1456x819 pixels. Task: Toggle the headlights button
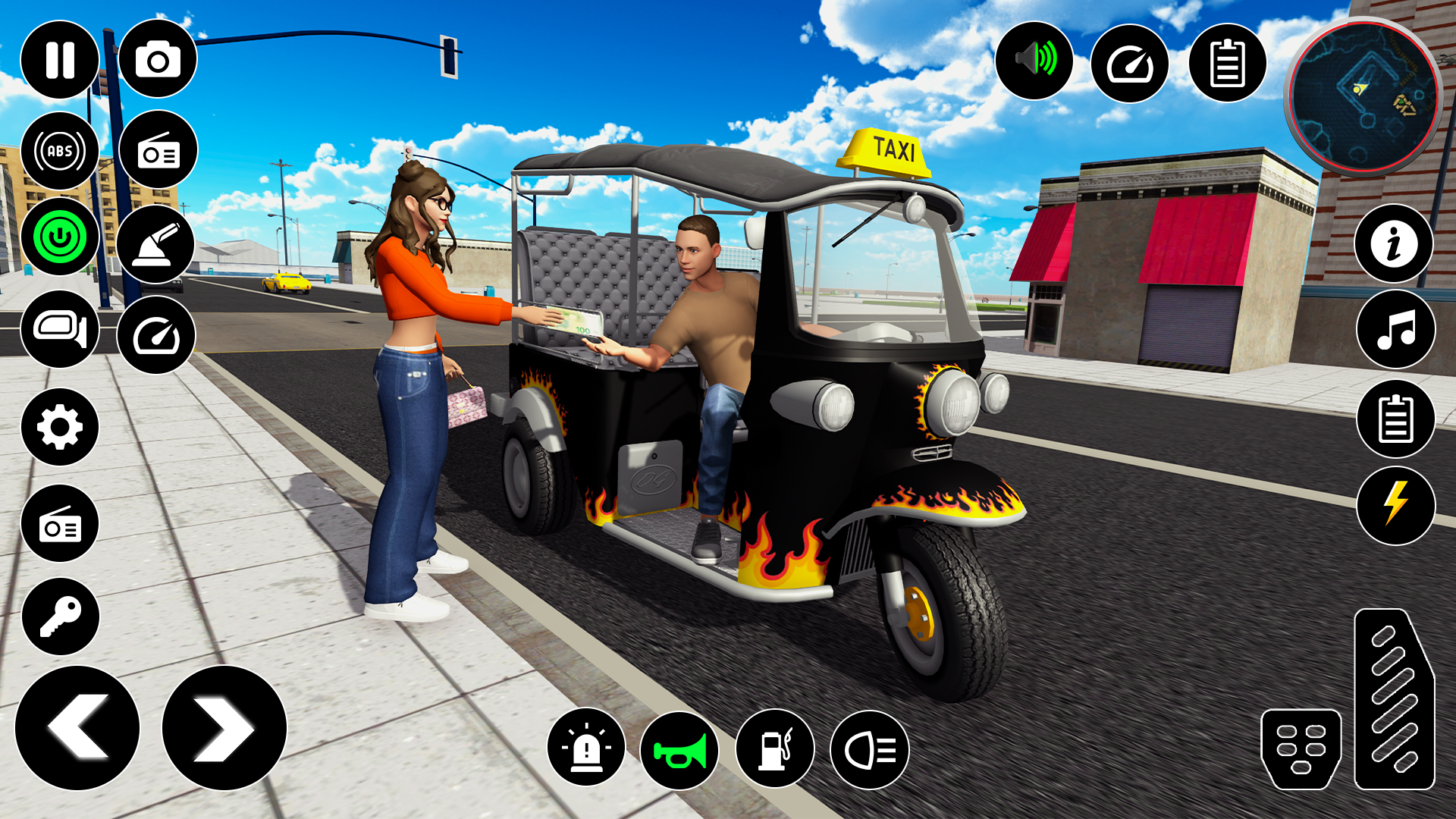click(870, 750)
